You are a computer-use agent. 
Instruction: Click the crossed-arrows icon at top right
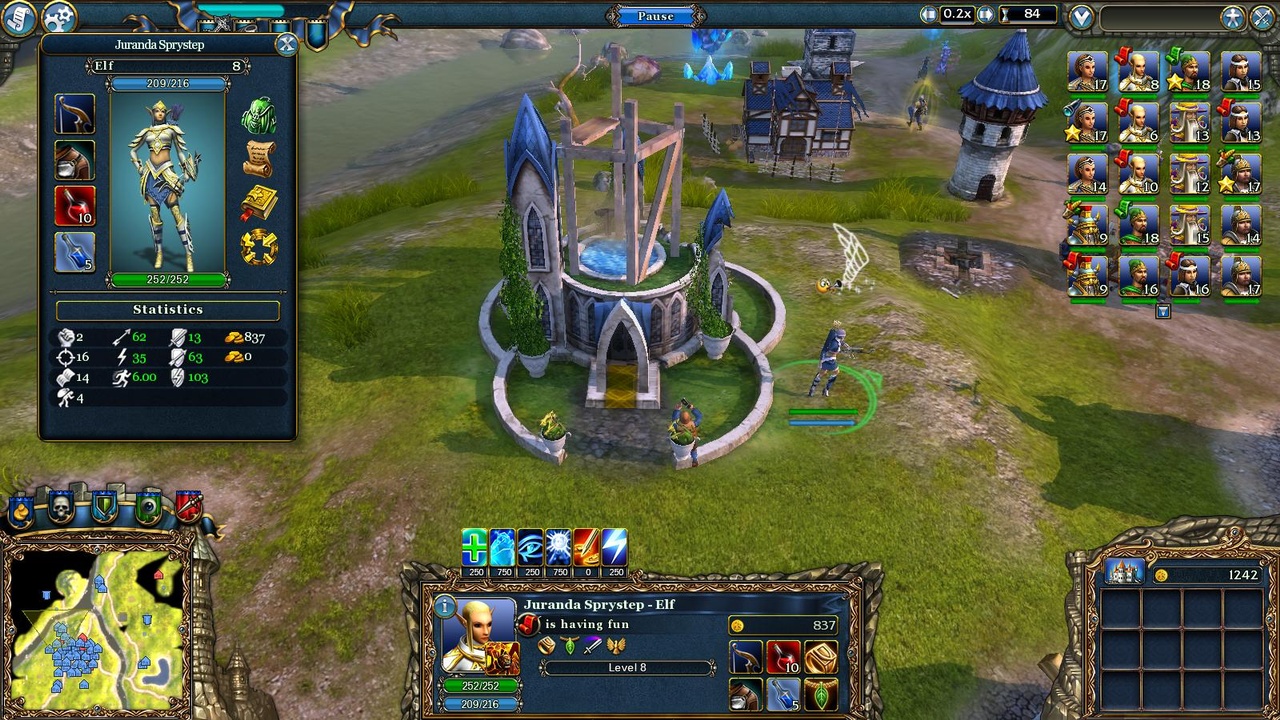click(x=1262, y=17)
